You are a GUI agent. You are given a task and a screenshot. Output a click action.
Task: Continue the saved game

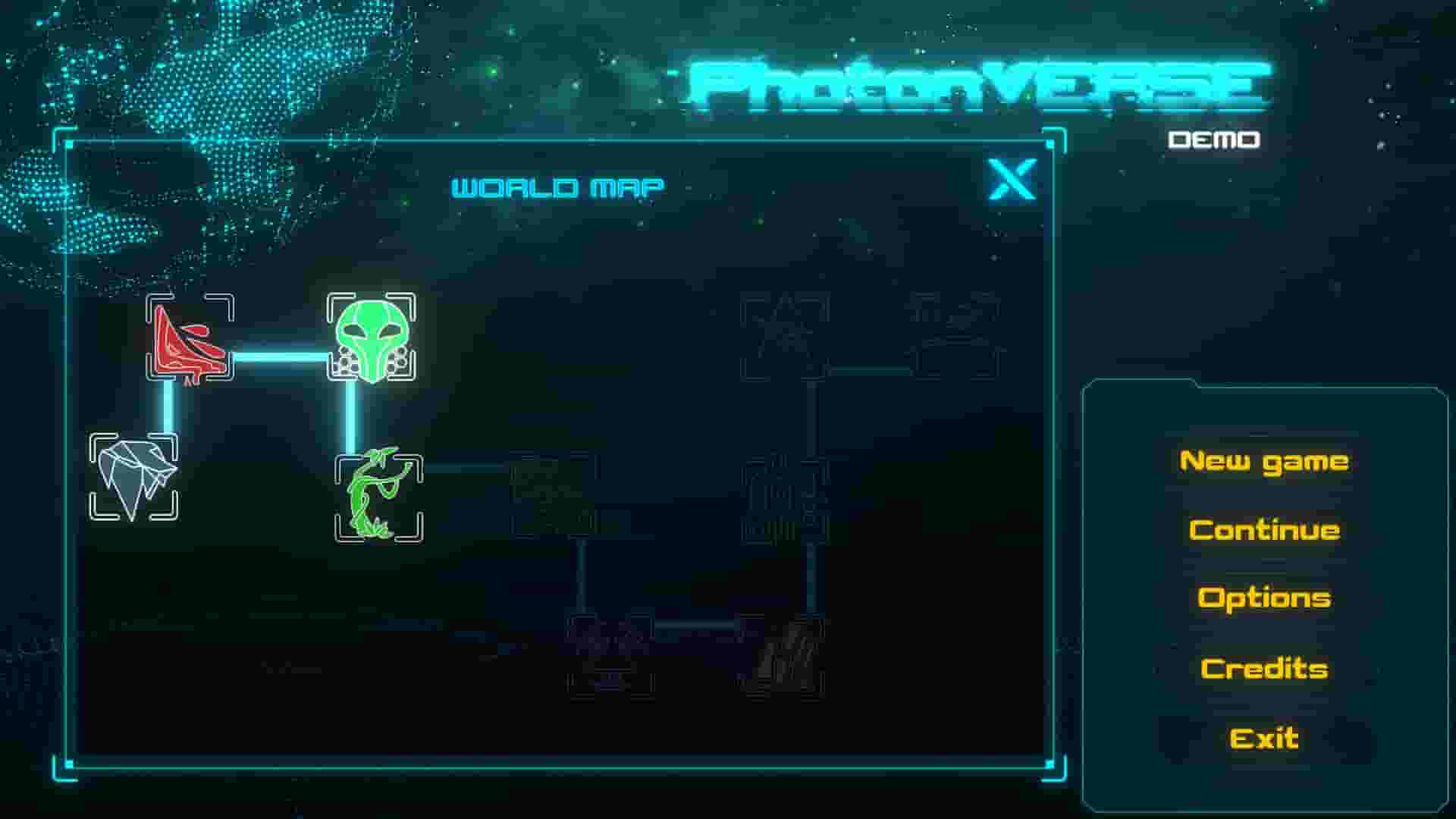1265,529
